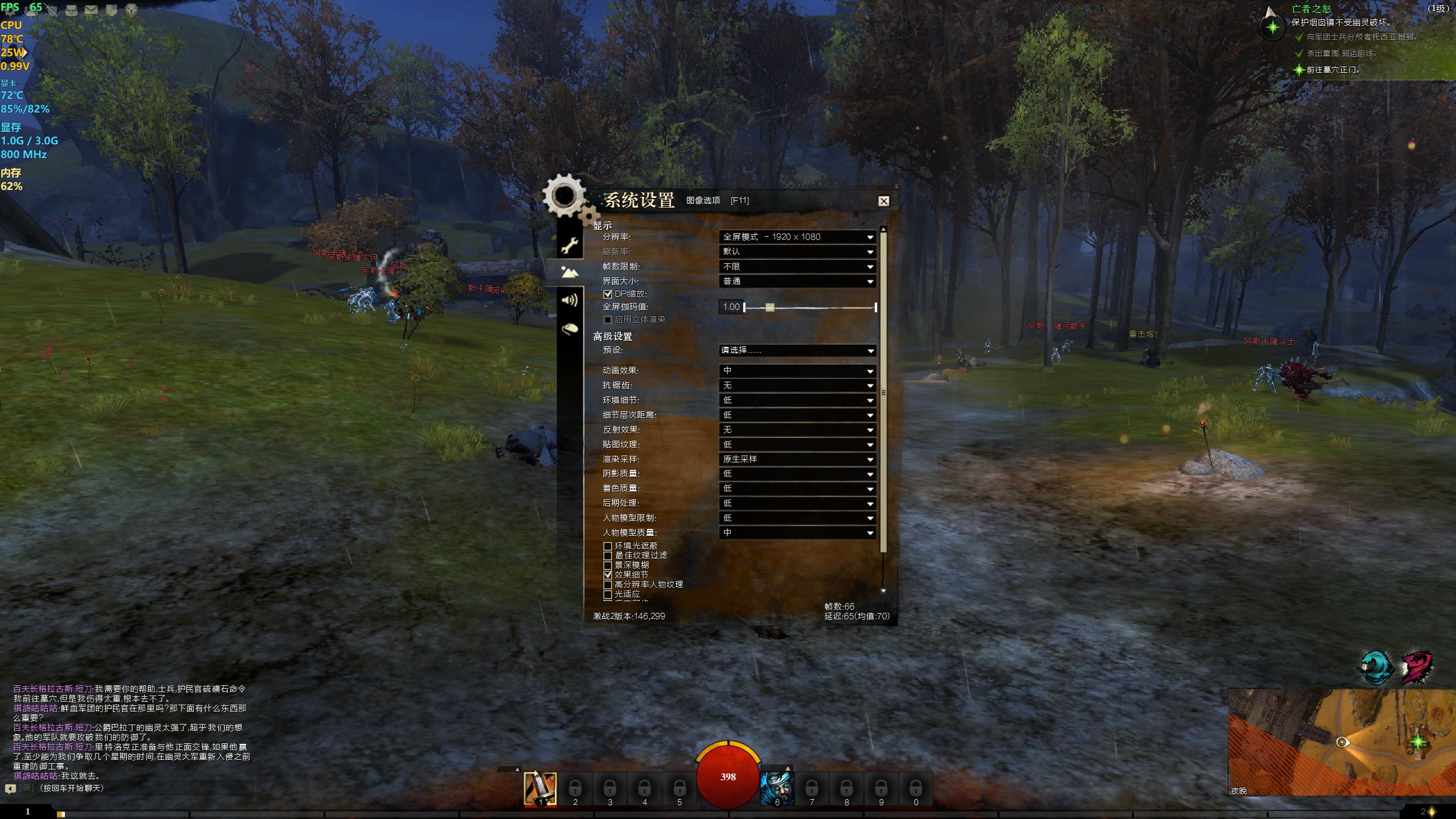This screenshot has width=1456, height=819.
Task: Open the 阴影质量 dropdown
Action: pos(797,474)
